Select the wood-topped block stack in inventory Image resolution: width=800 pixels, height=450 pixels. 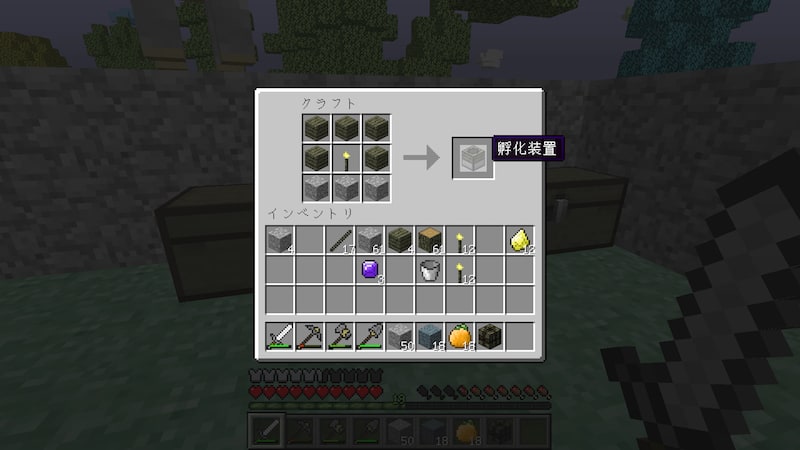coord(429,238)
